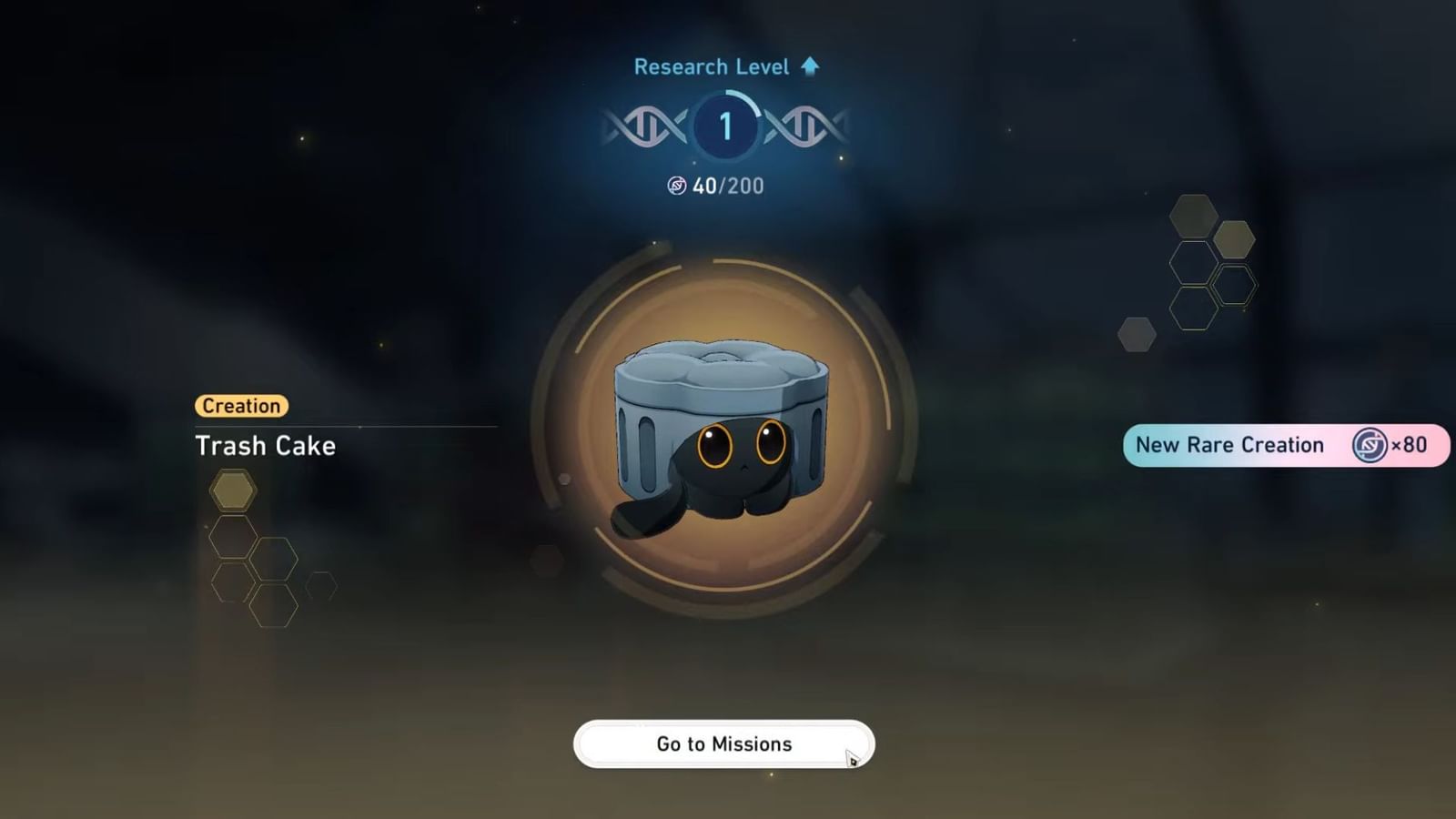1456x819 pixels.
Task: Toggle the Creation tag above Trash Cake
Action: tap(241, 406)
